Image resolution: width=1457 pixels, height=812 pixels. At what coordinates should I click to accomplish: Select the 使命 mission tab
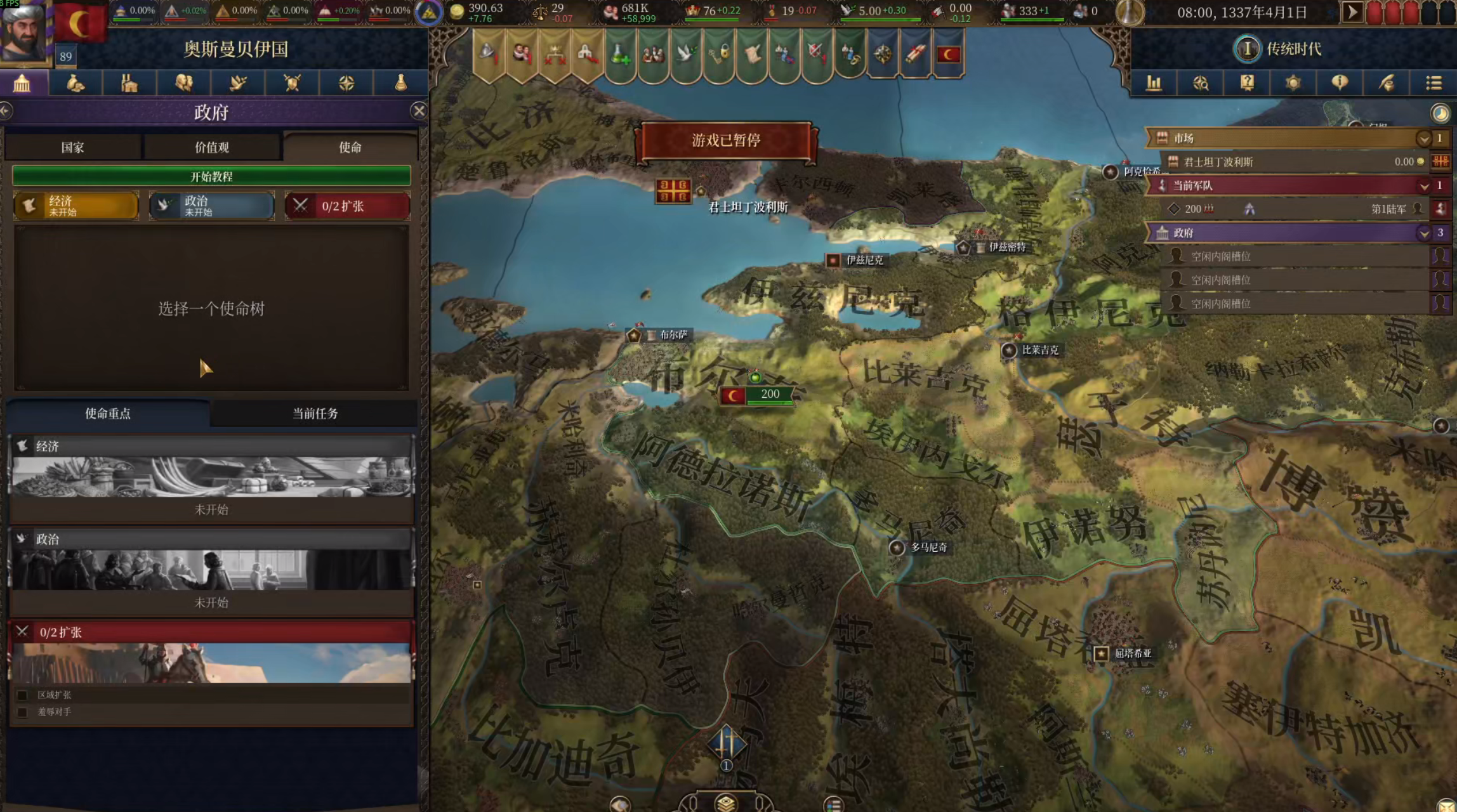click(350, 147)
